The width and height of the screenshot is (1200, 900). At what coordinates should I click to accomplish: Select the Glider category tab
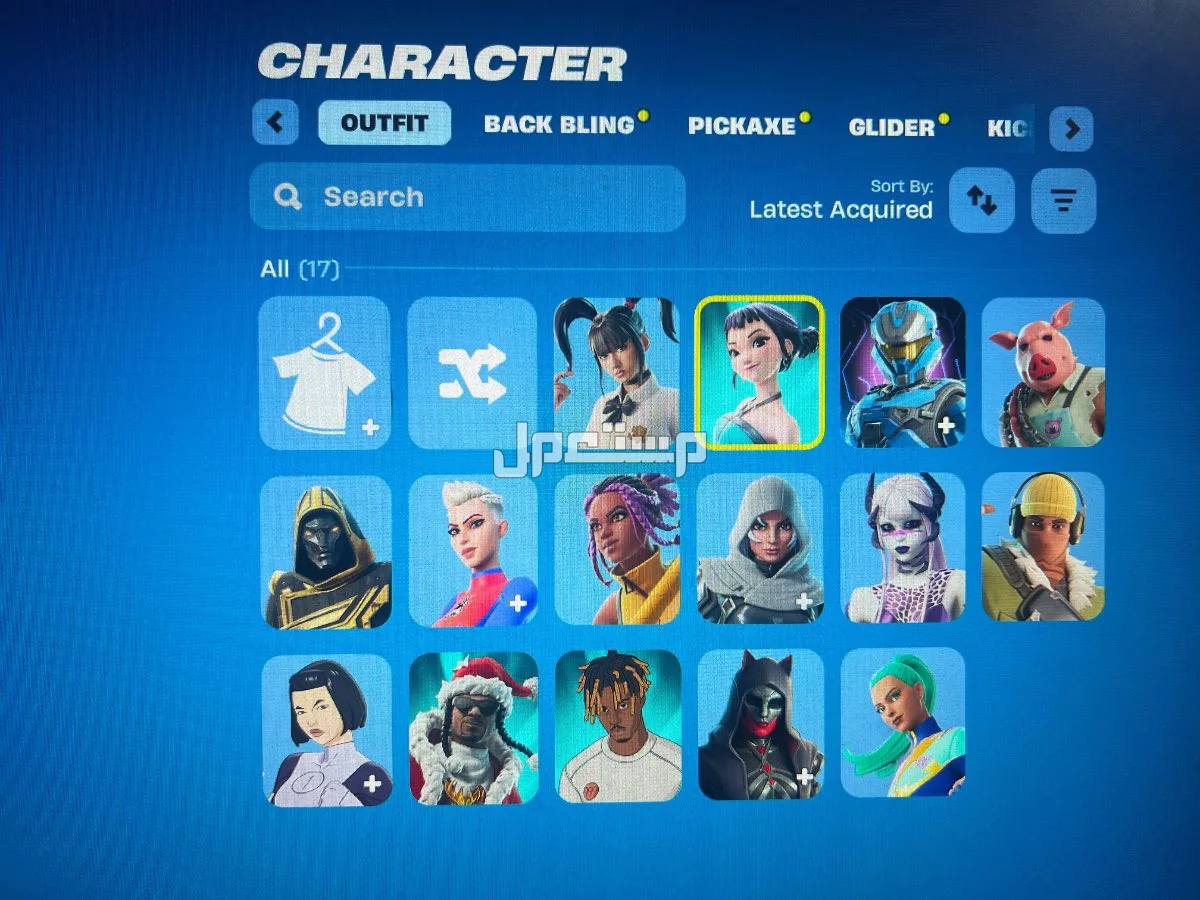click(891, 127)
